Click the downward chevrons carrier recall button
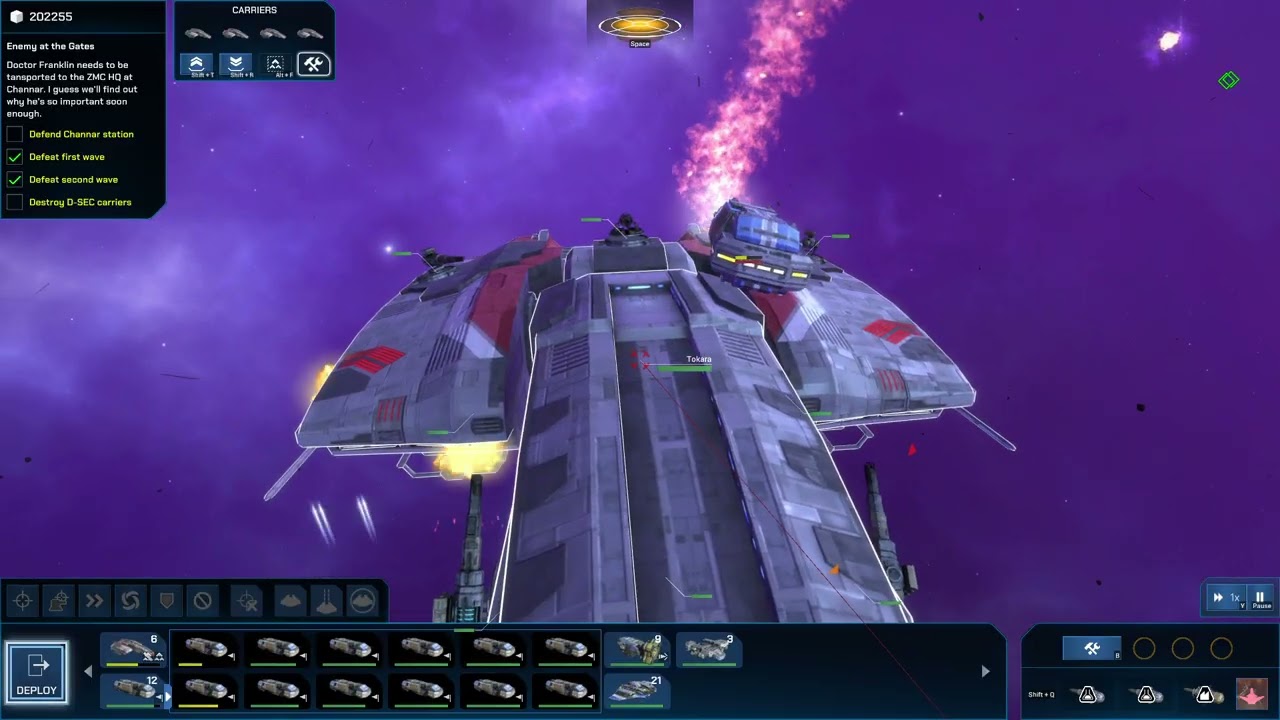The image size is (1280, 720). point(236,65)
